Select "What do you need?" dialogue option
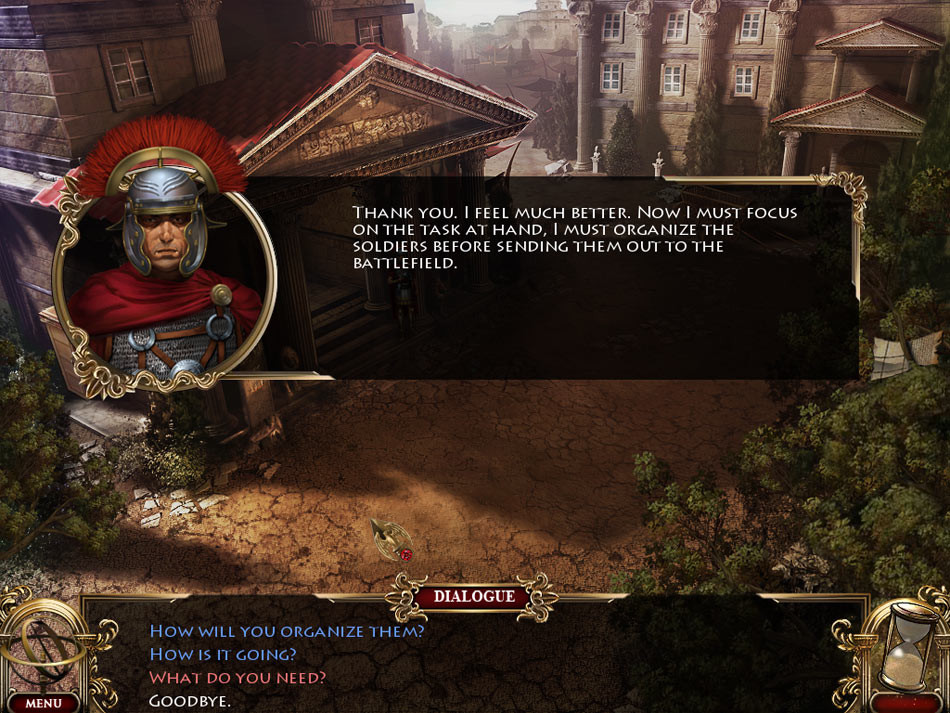 tap(237, 677)
